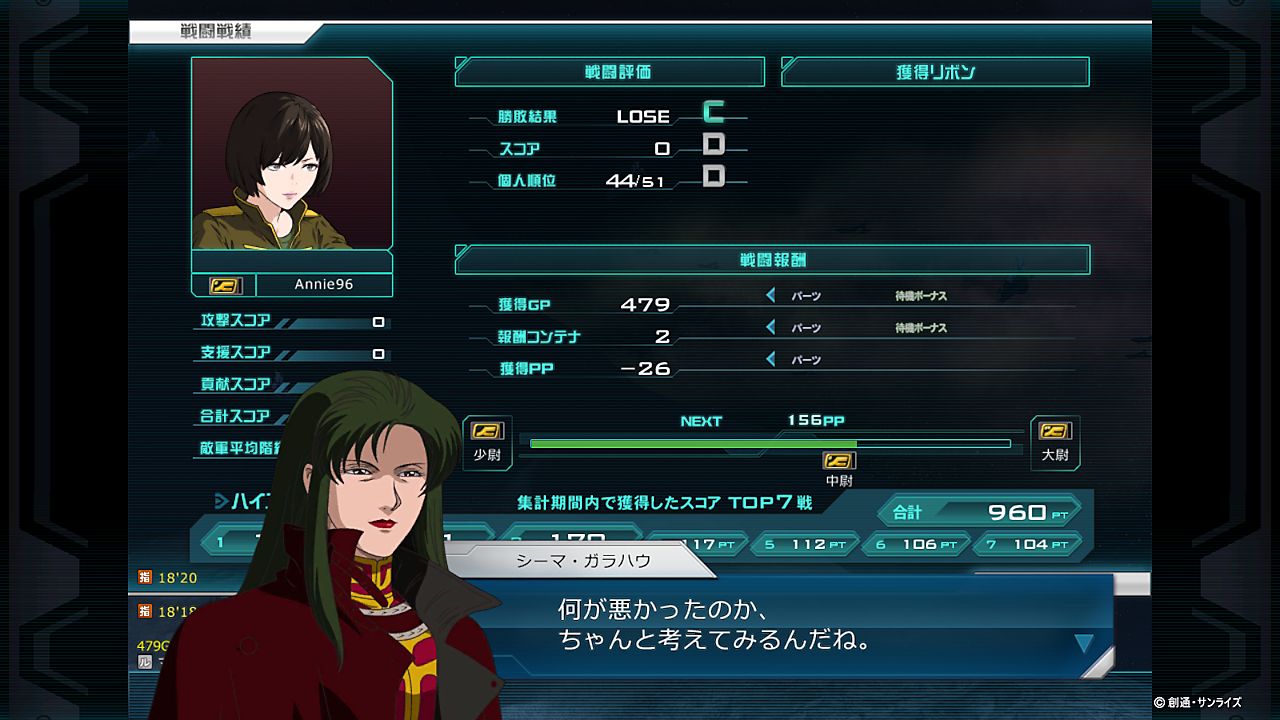Open the 戦闘戦績 header tab
This screenshot has width=1280, height=720.
point(217,32)
